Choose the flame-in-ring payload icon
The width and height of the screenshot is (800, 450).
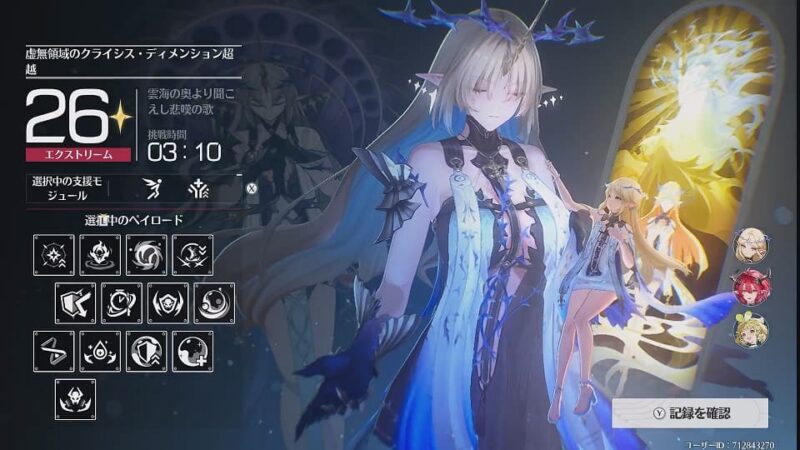[x=100, y=255]
